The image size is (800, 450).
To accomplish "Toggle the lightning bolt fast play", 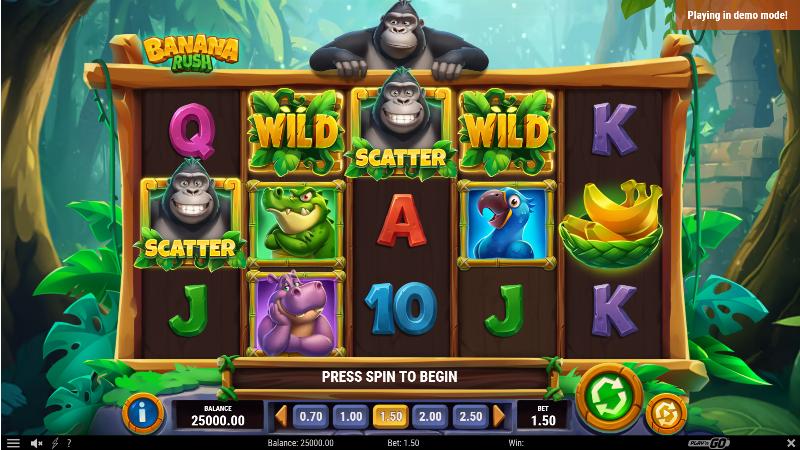I will tap(54, 442).
